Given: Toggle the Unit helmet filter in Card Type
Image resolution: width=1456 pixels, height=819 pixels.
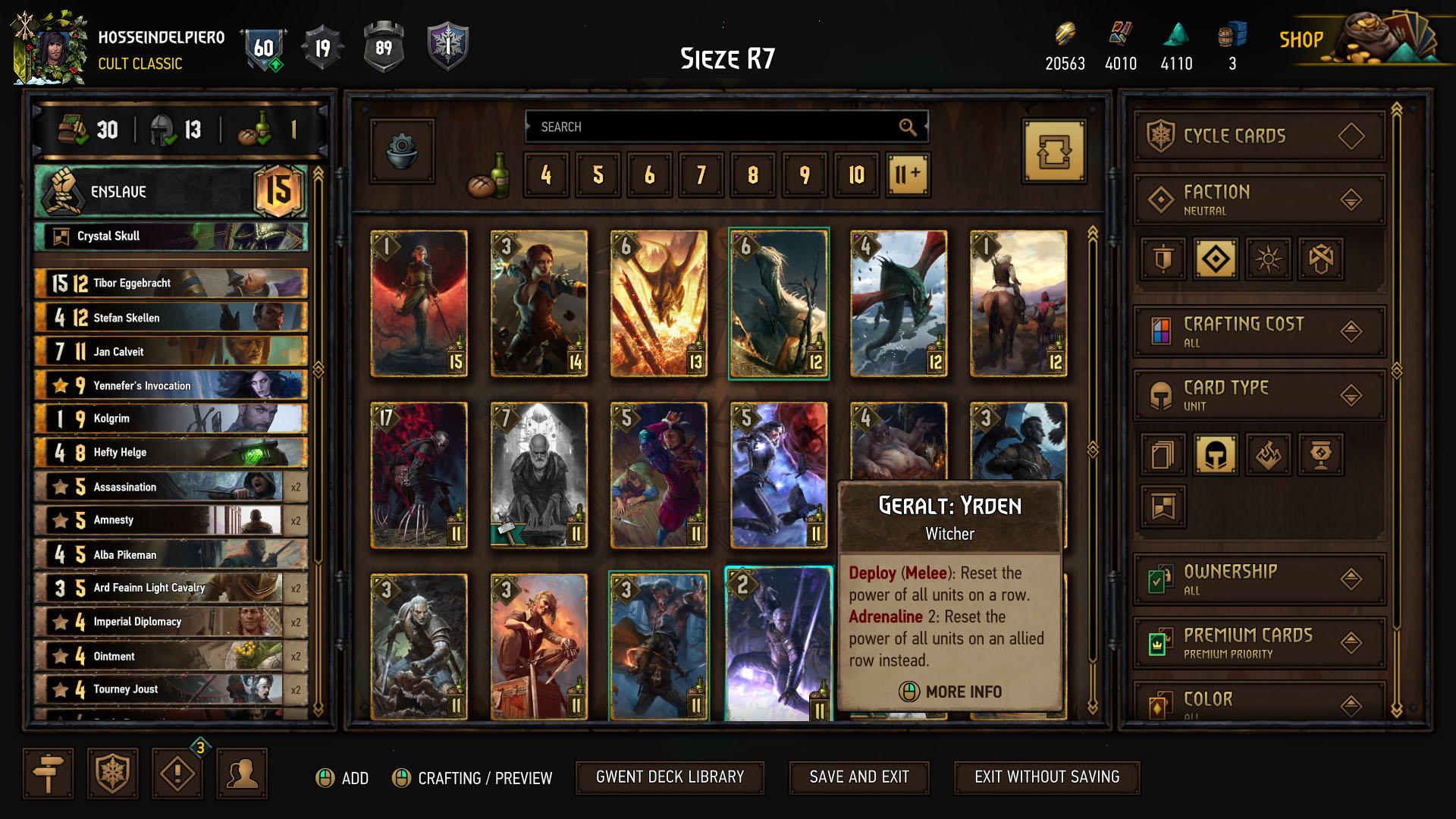Looking at the screenshot, I should pyautogui.click(x=1216, y=454).
